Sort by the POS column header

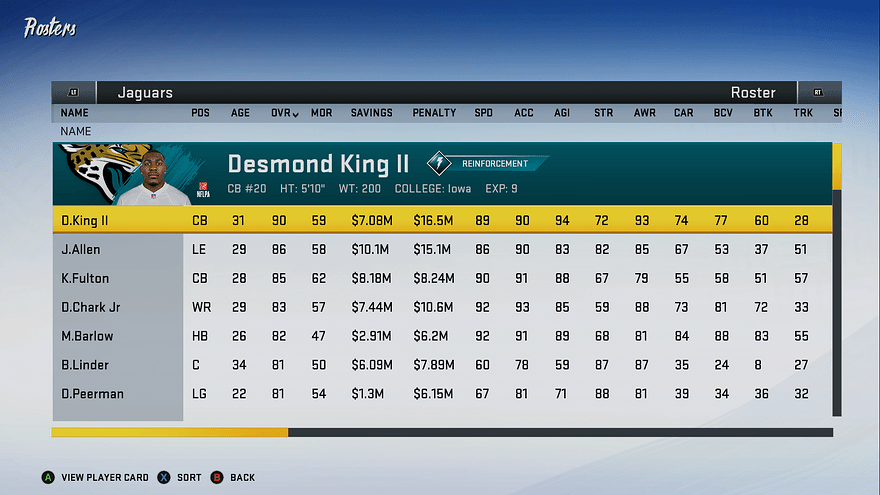point(200,113)
